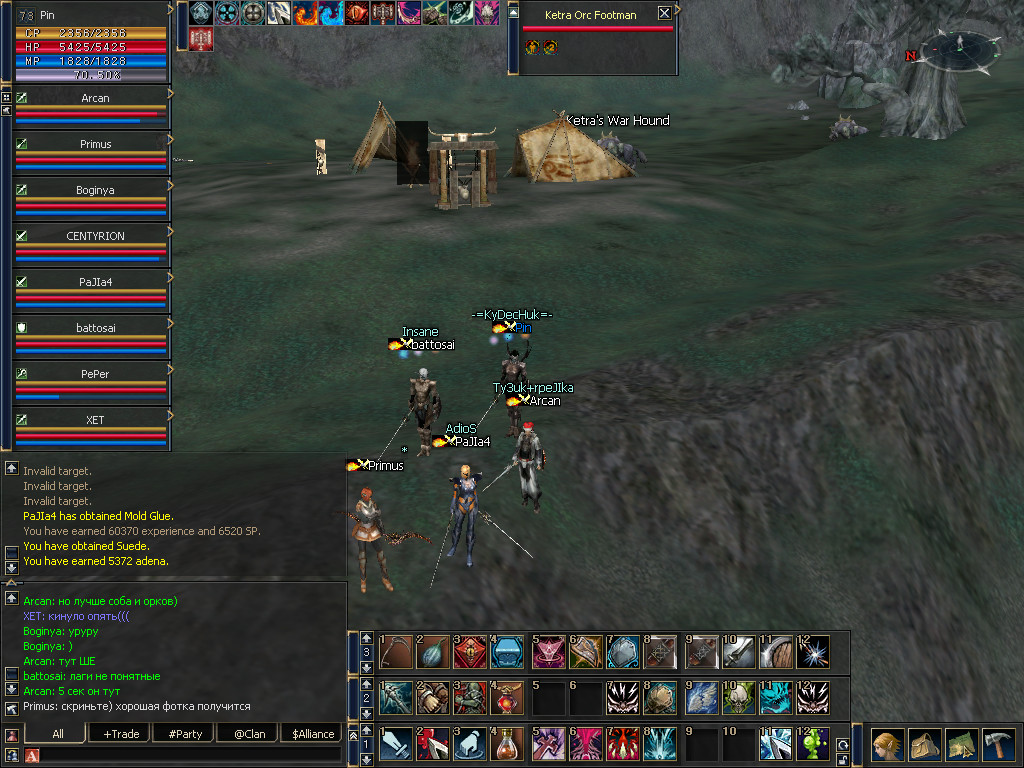The width and height of the screenshot is (1024, 768).
Task: Open the hammer system menu icon
Action: point(998,745)
